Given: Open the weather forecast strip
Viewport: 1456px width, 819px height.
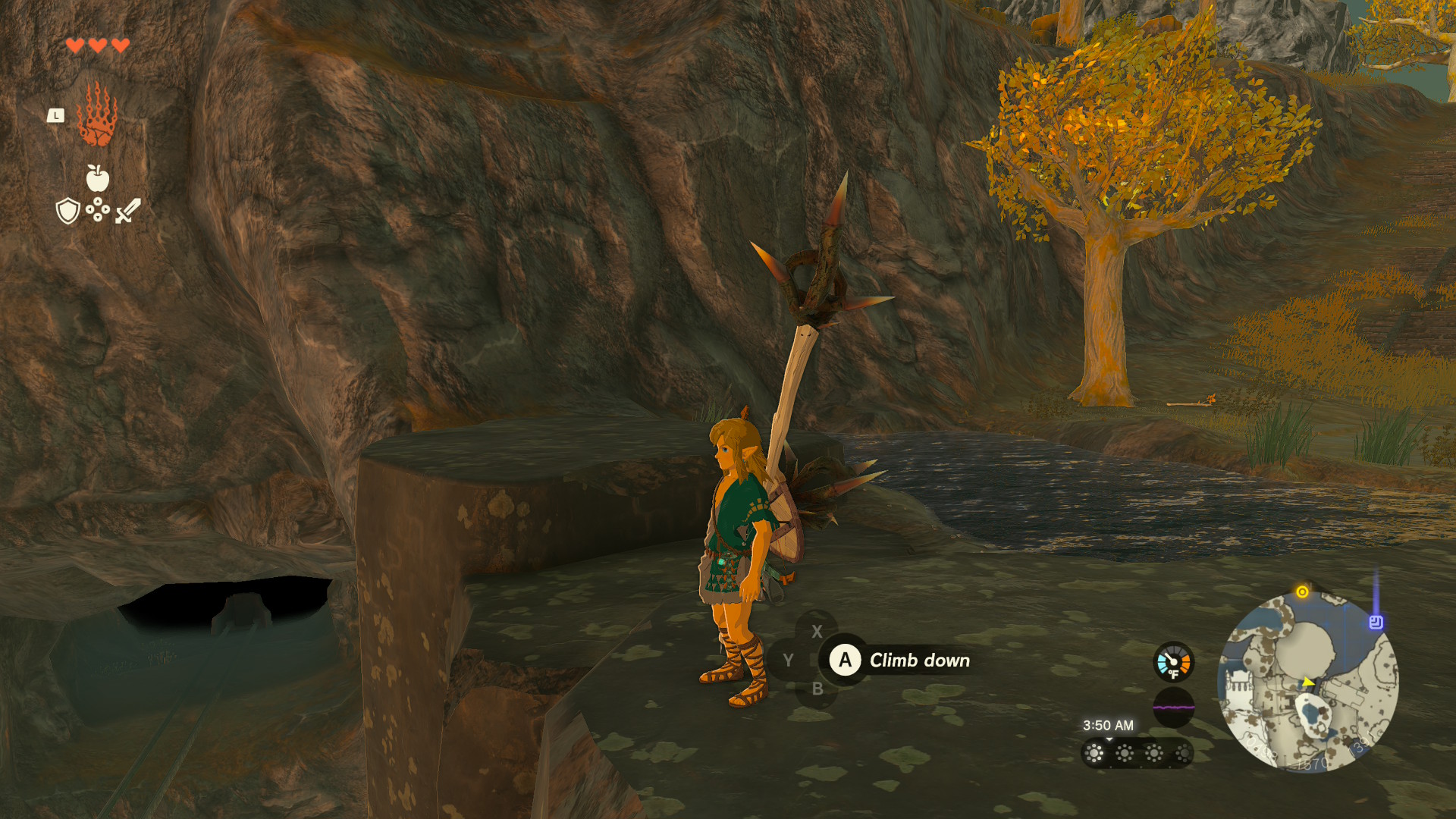Looking at the screenshot, I should pos(1137,753).
